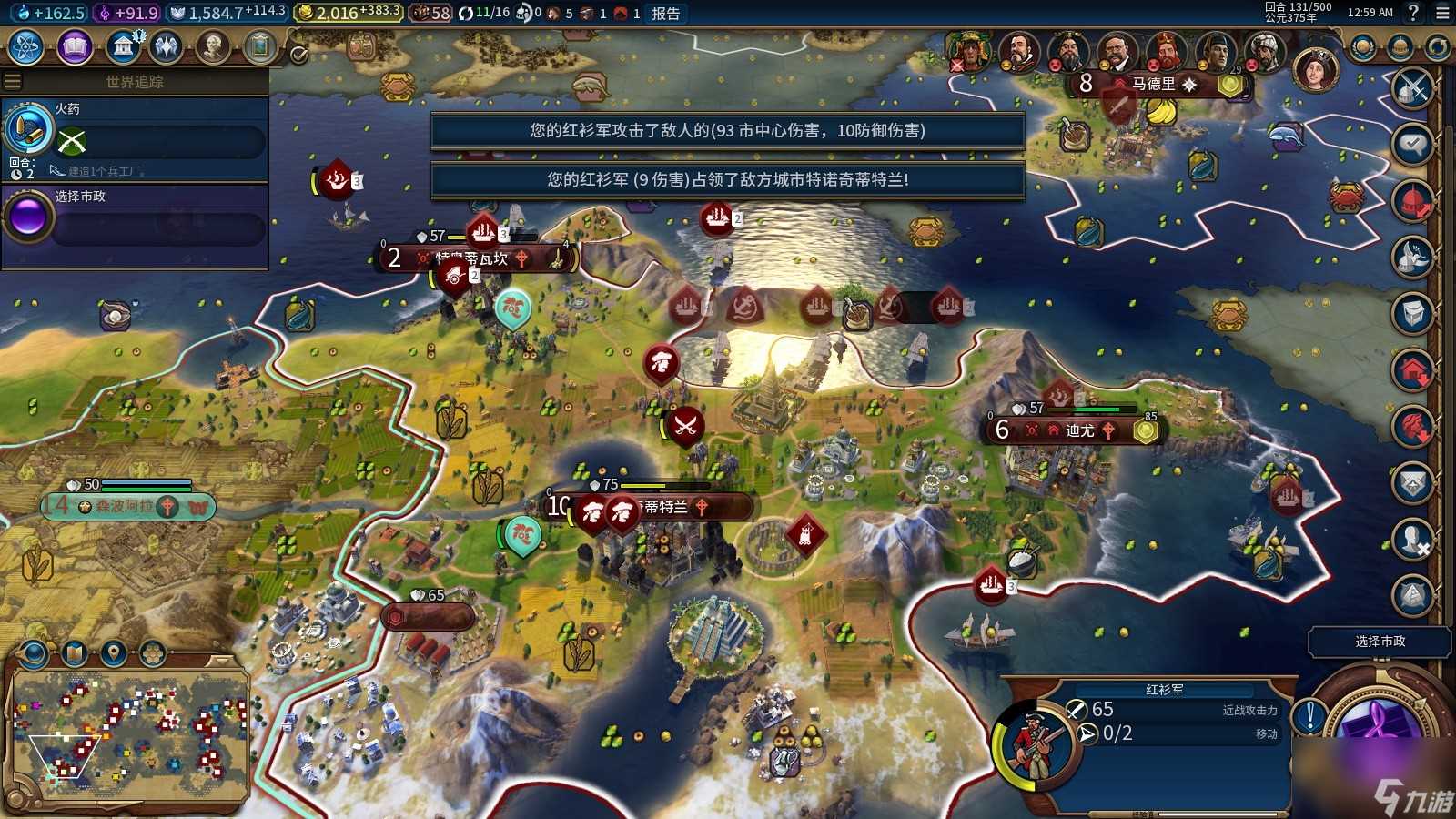The width and height of the screenshot is (1456, 819).
Task: Open the Civilopedia question mark button
Action: tap(1413, 13)
